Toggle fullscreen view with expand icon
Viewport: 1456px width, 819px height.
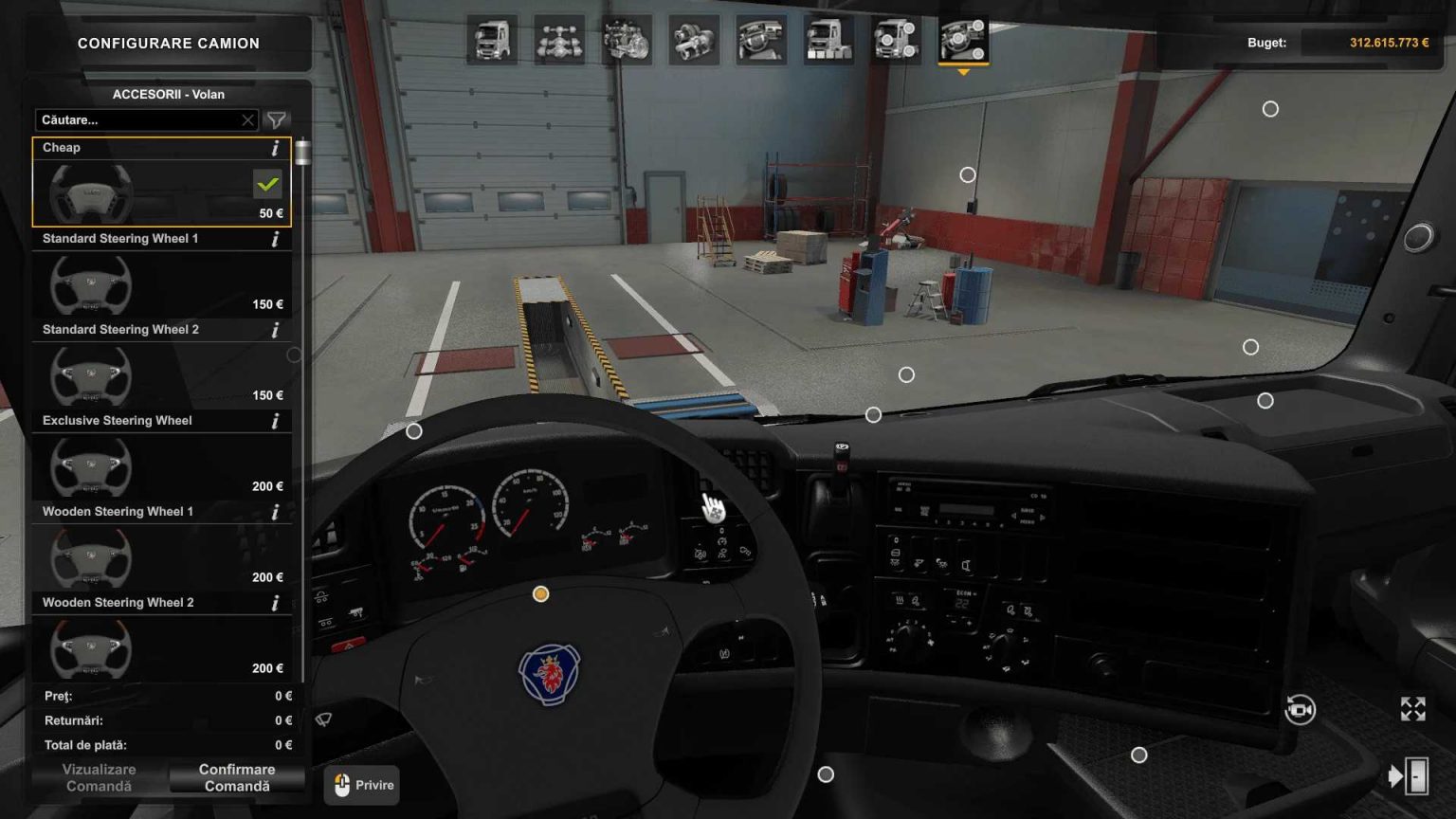point(1413,708)
